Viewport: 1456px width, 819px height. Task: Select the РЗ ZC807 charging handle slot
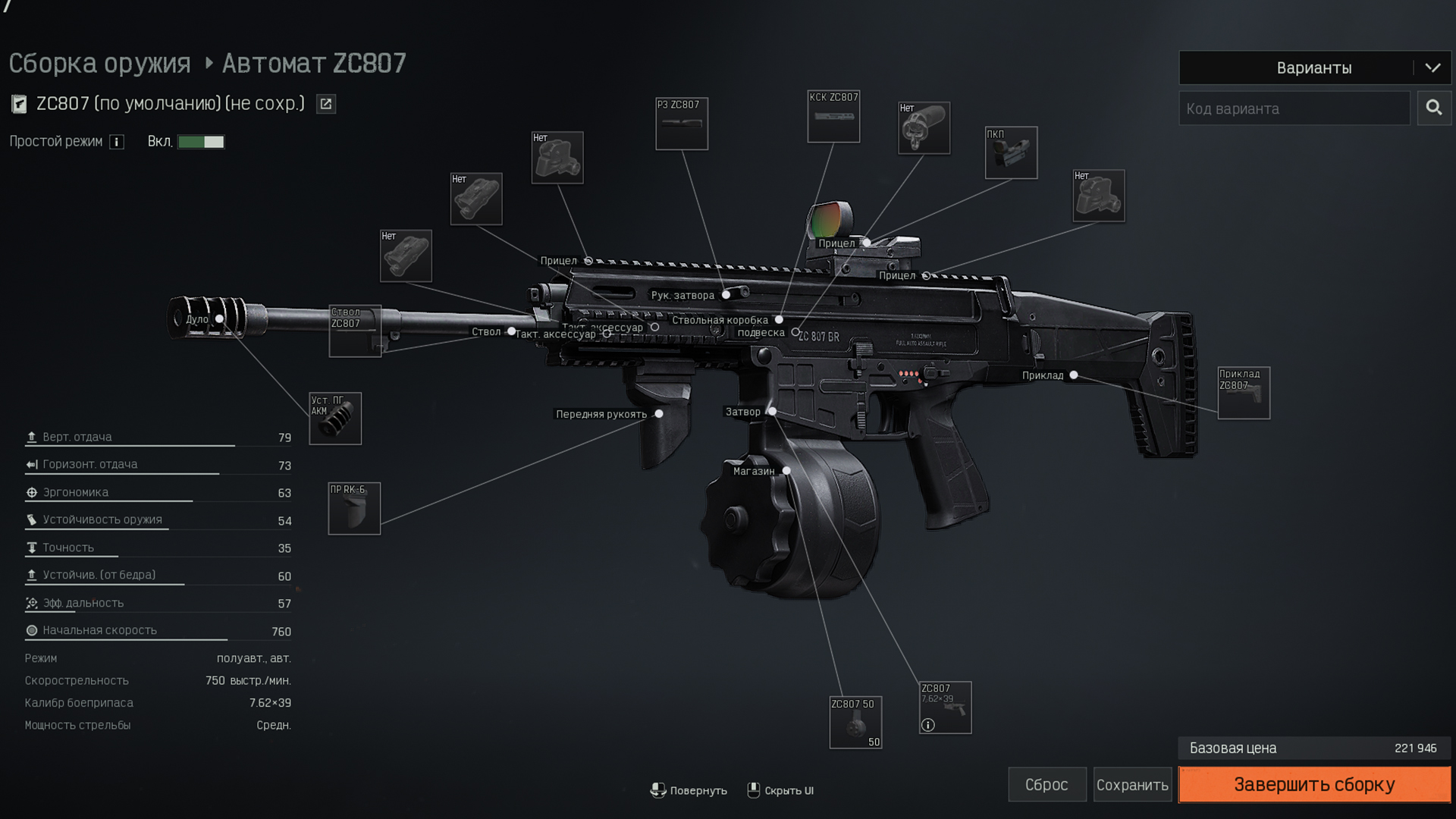pyautogui.click(x=682, y=124)
